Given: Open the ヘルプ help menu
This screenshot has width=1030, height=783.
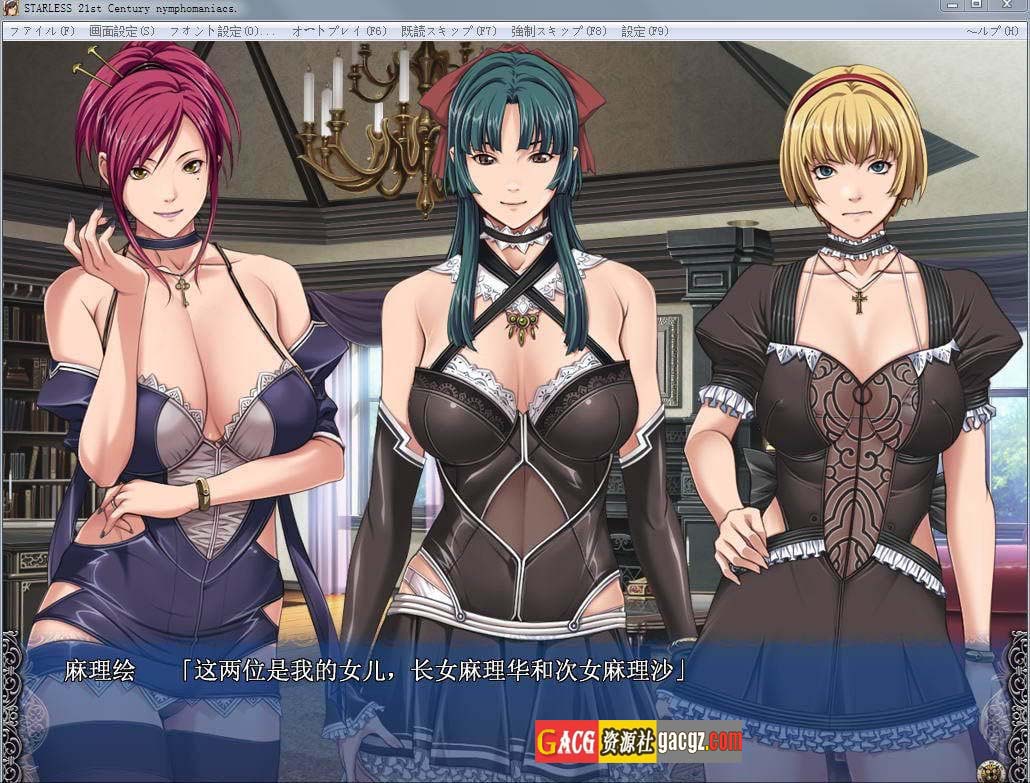Looking at the screenshot, I should 991,31.
